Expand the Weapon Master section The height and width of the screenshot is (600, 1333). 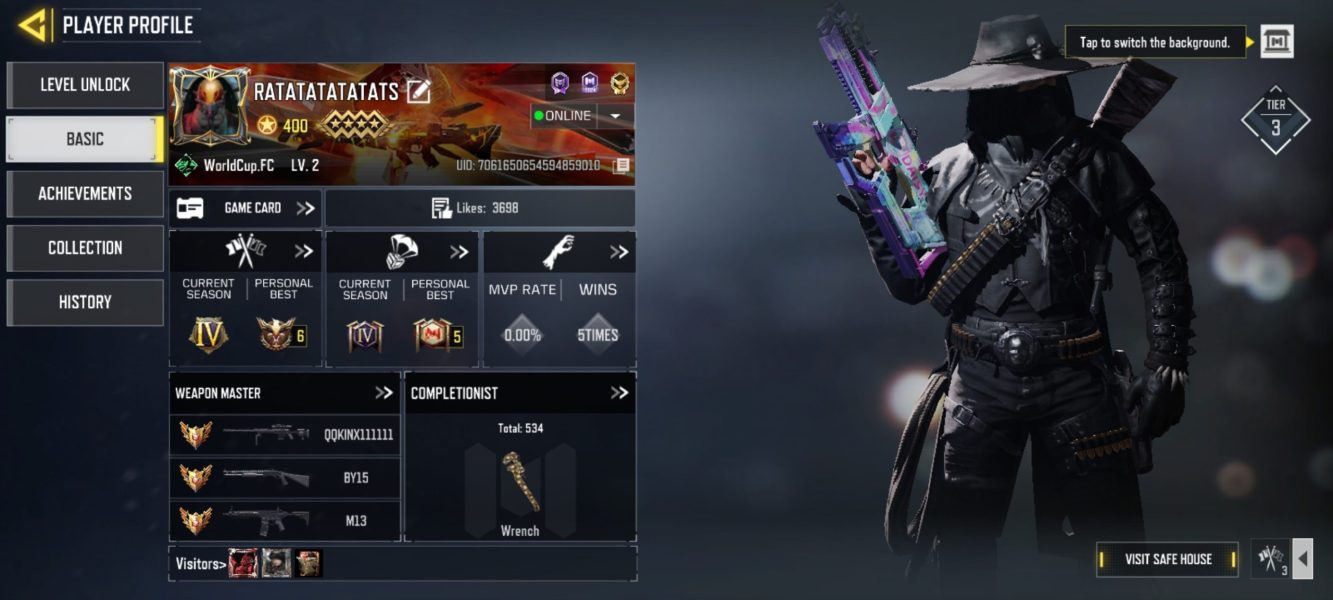click(x=384, y=393)
